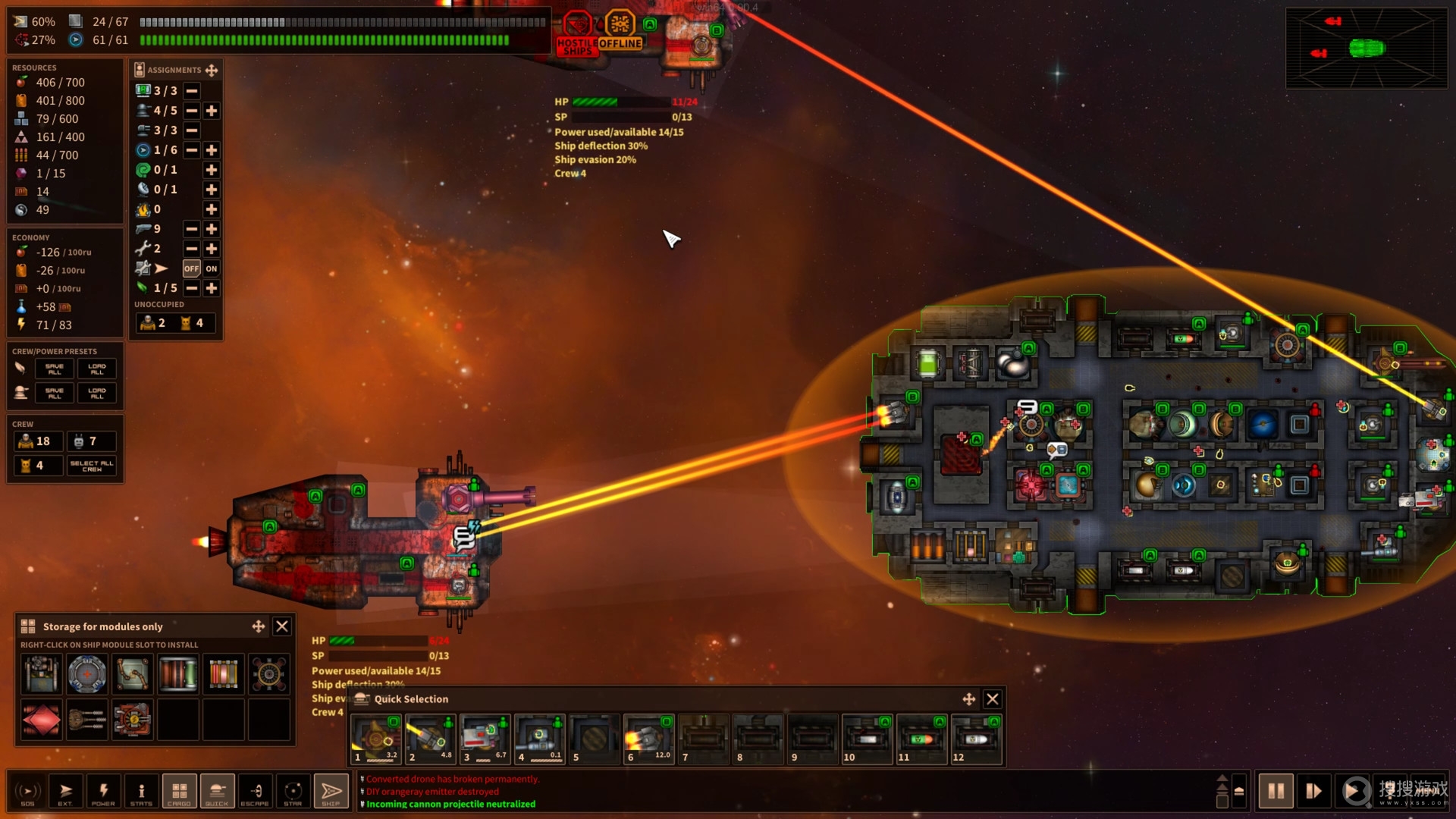Image resolution: width=1456 pixels, height=819 pixels.
Task: Close the Quick Selection panel
Action: pyautogui.click(x=992, y=698)
